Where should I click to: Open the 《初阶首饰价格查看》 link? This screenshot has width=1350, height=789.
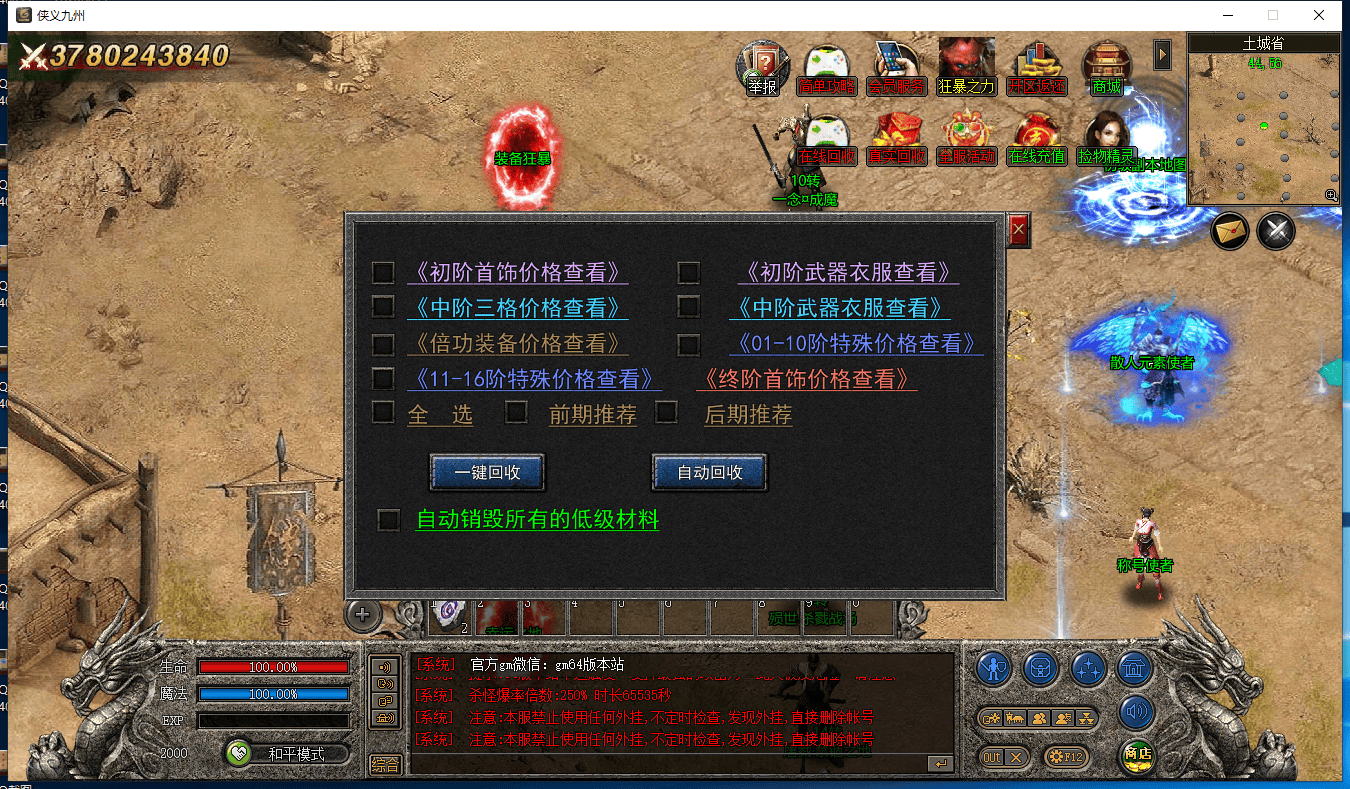pos(517,272)
